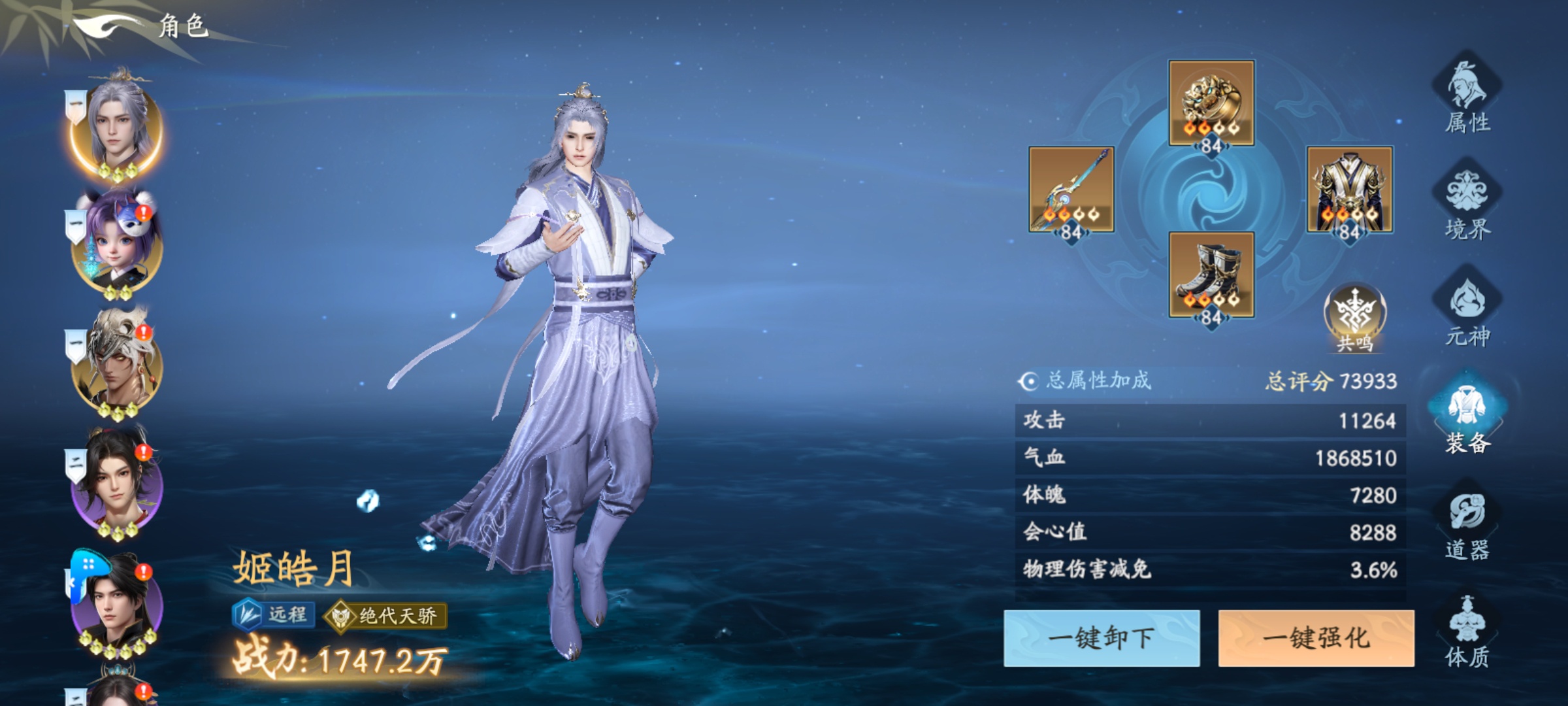
Task: Open the golden ring equipment slot
Action: 1211,103
